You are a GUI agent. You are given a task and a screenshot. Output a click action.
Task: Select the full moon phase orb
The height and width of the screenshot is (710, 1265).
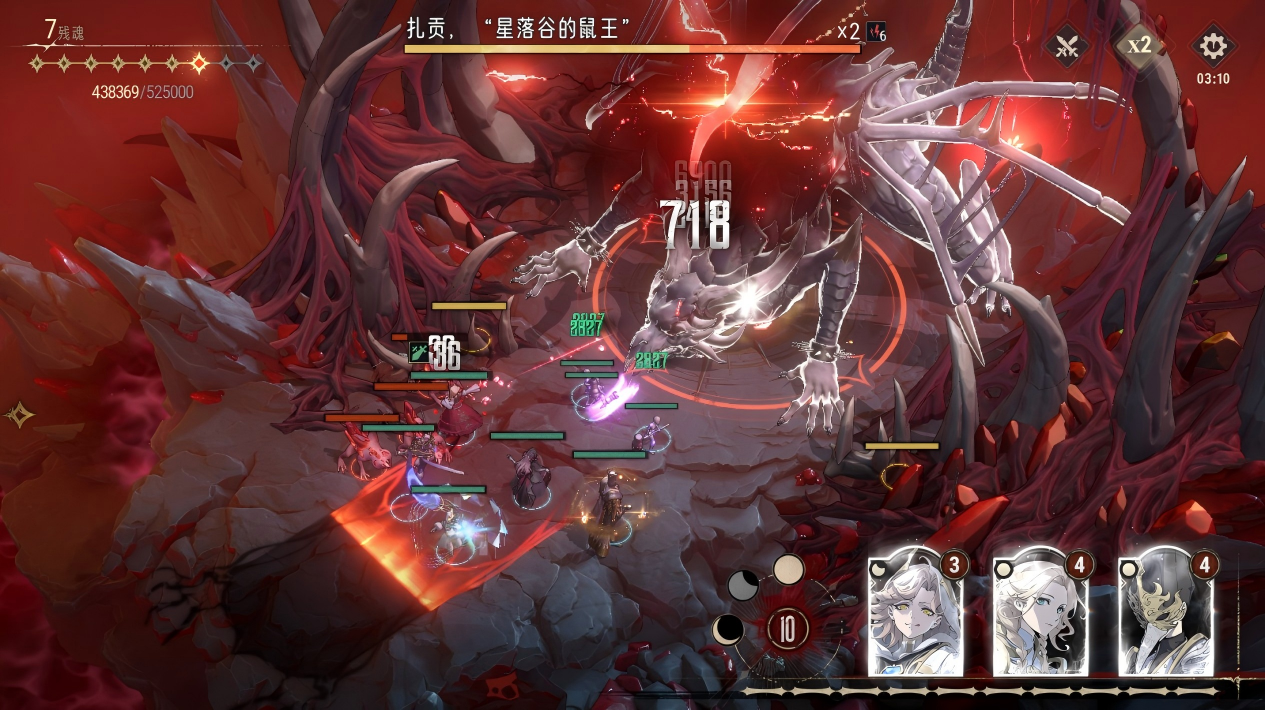(788, 570)
